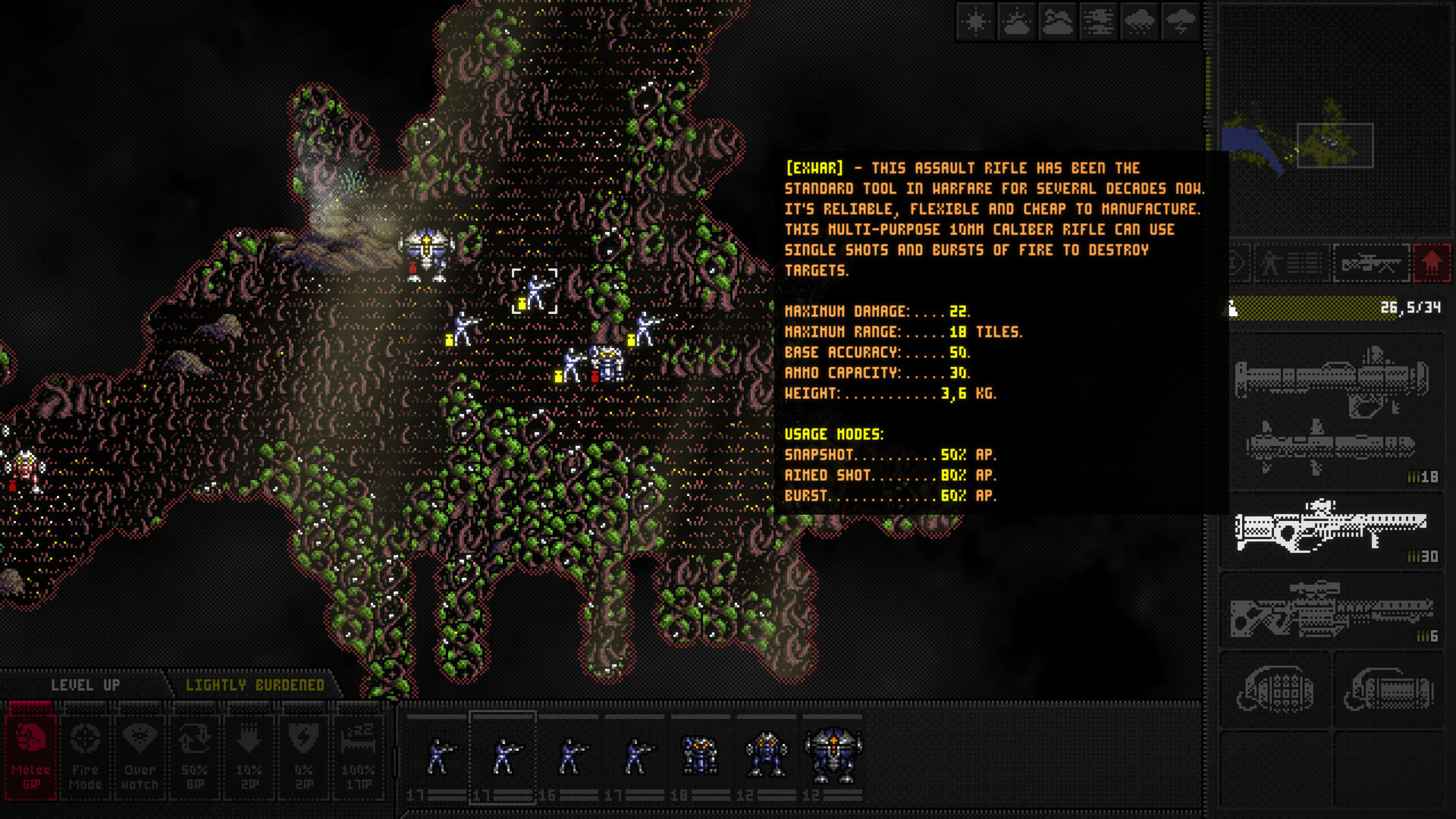Screen dimensions: 1456x819
Task: Select the thunderstorm weather icon
Action: (x=1180, y=23)
